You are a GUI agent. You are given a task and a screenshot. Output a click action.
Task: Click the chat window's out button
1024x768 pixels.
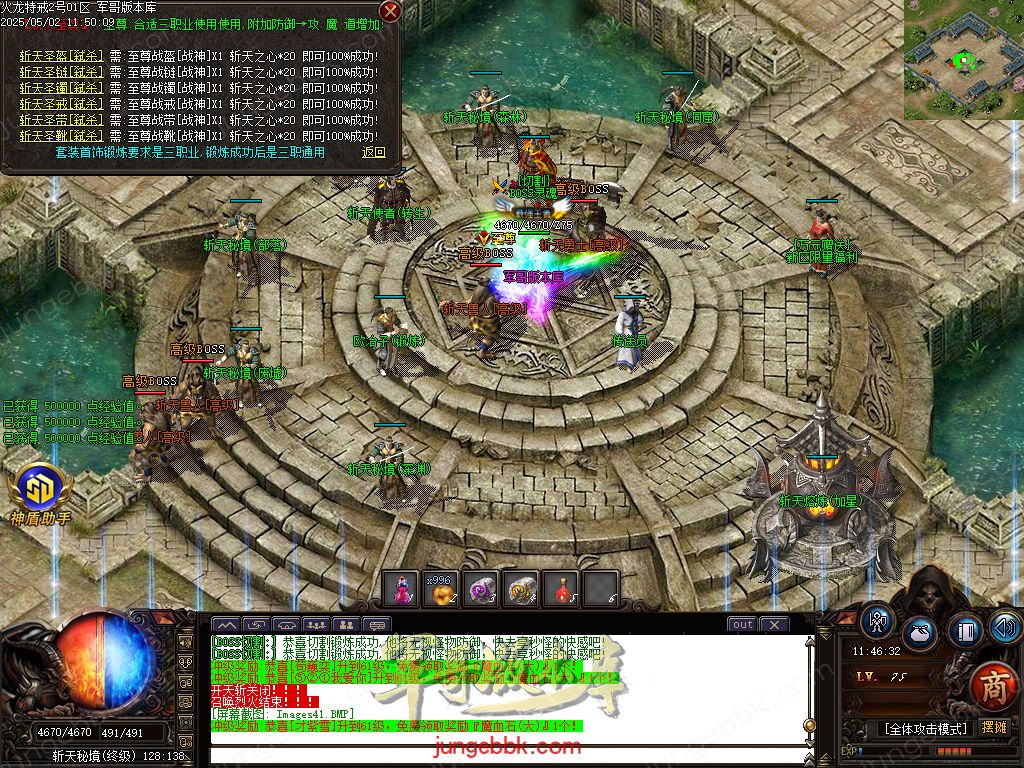point(742,625)
